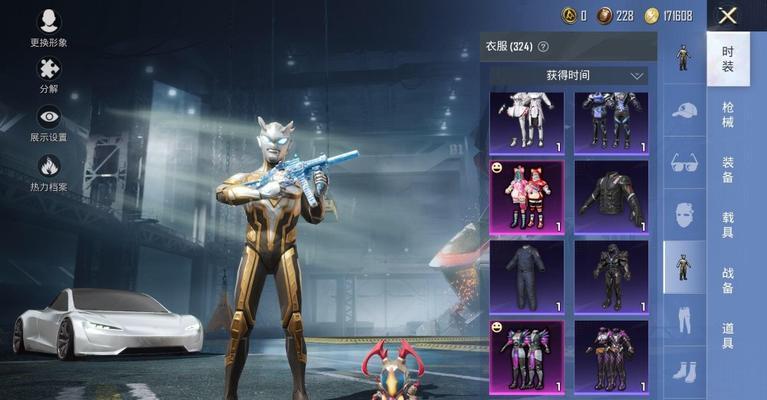This screenshot has width=767, height=400.
Task: Open 更换形象 change appearance option
Action: [48, 27]
